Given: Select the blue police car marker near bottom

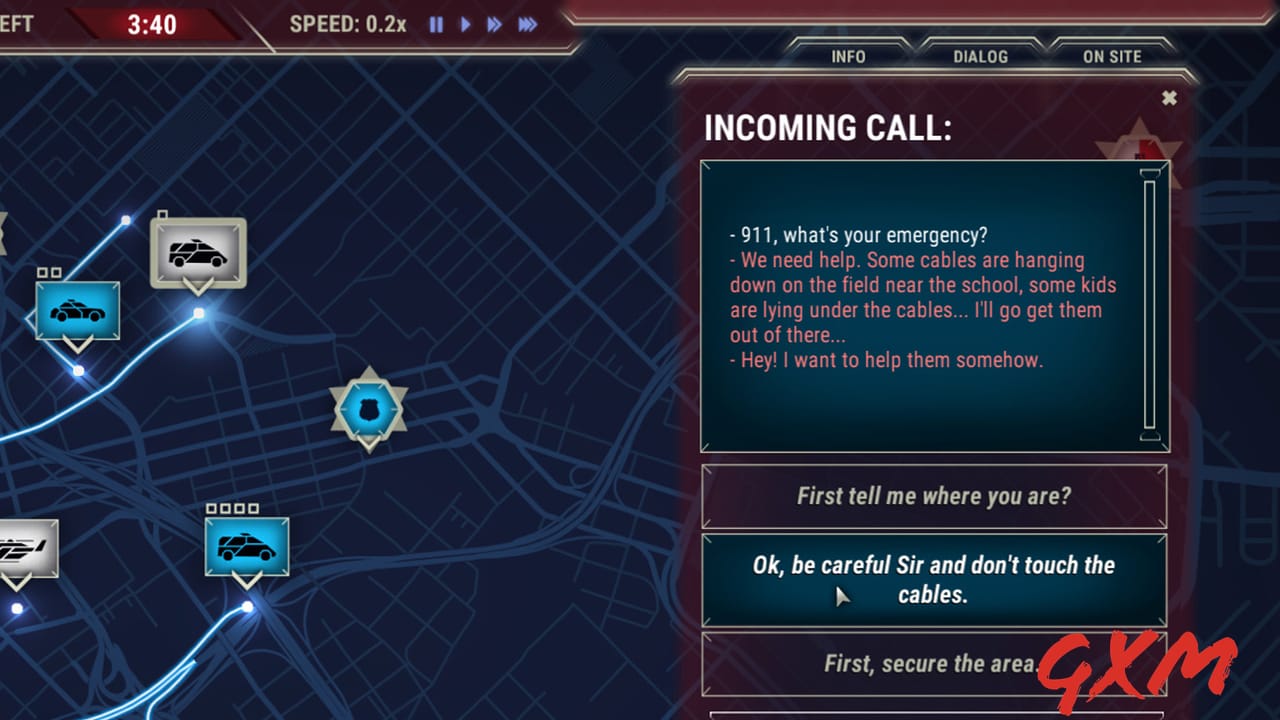Looking at the screenshot, I should (246, 546).
